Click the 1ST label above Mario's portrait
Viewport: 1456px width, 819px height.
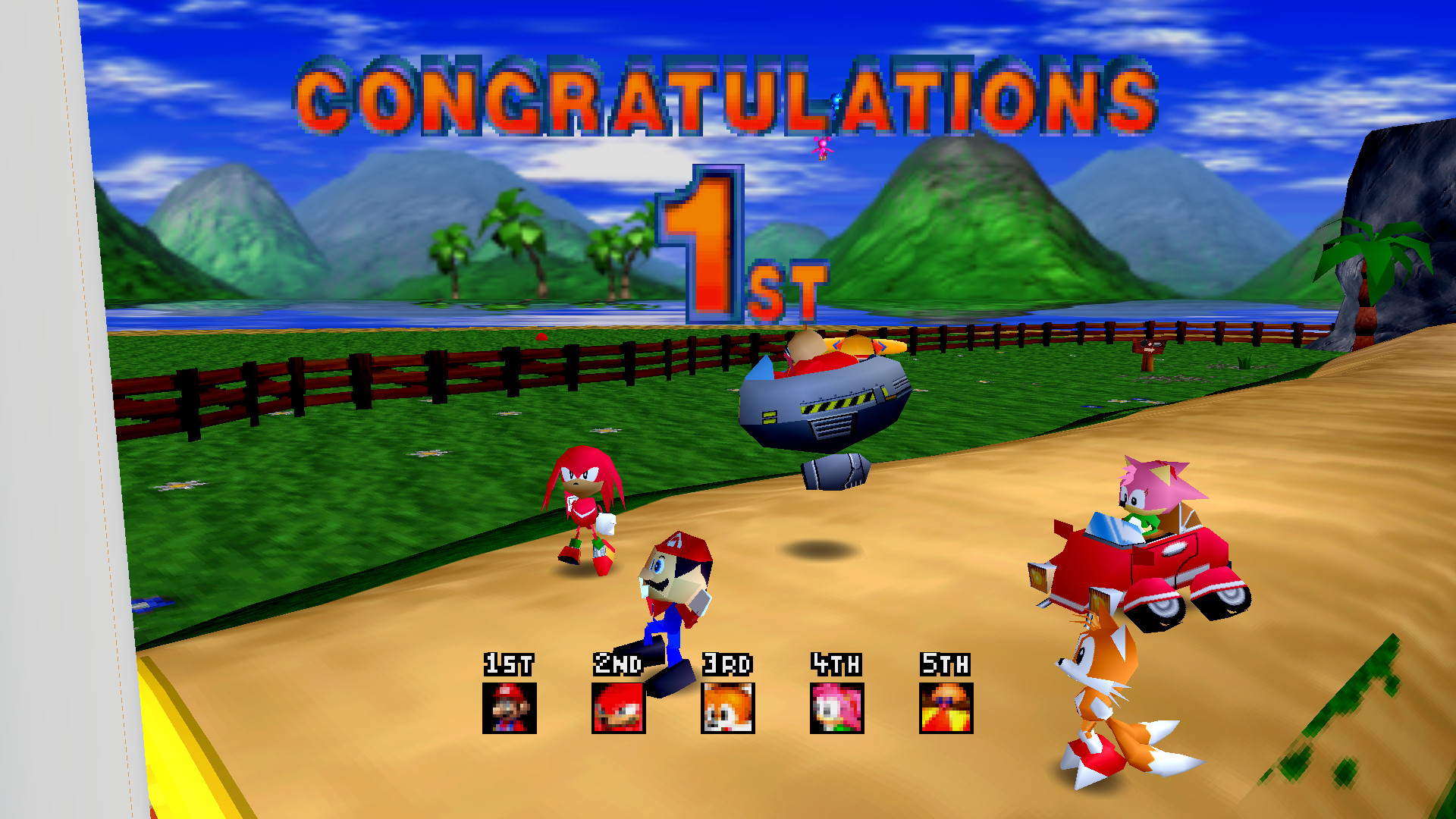coord(509,664)
